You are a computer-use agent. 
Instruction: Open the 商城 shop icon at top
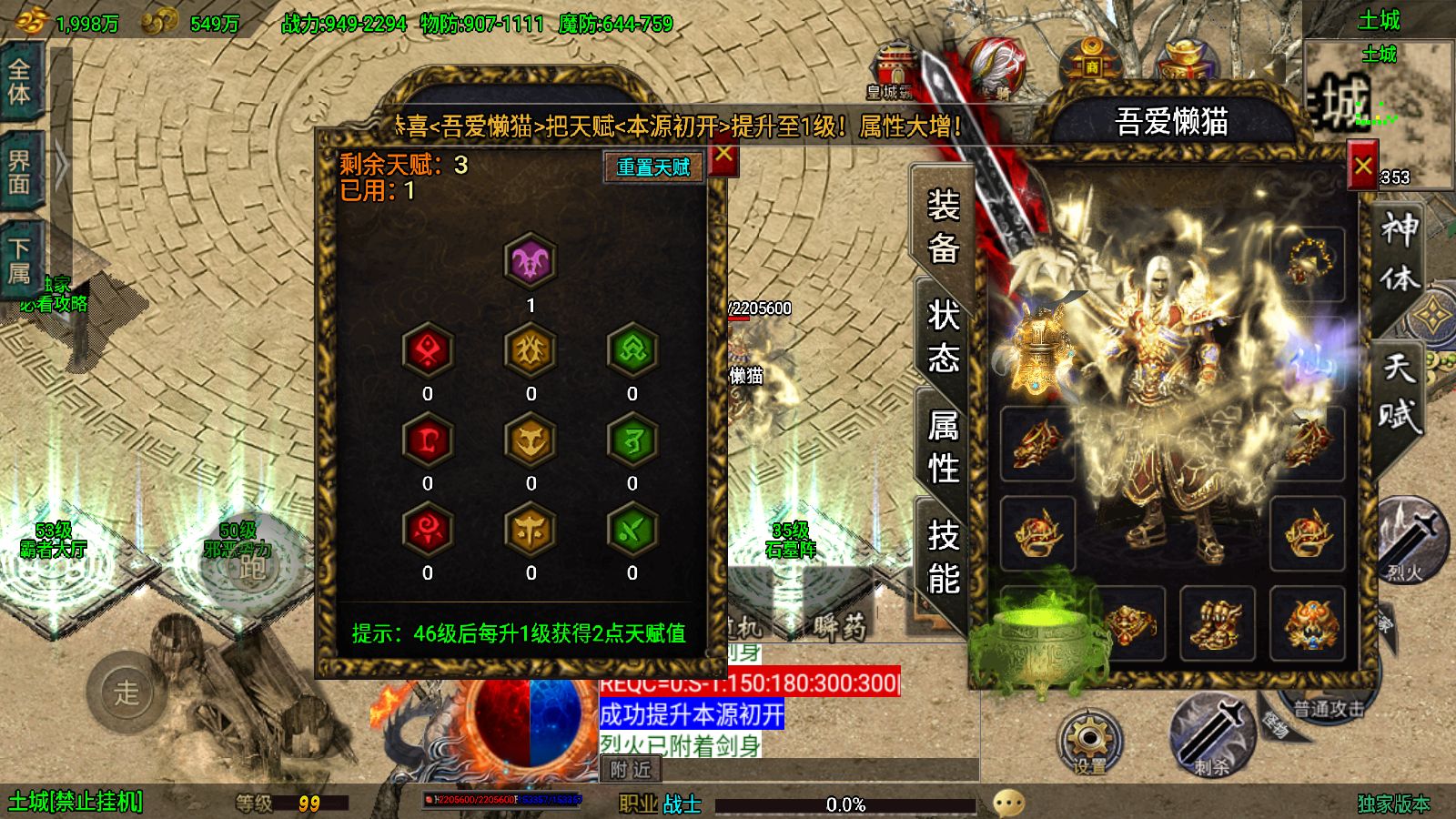1092,56
